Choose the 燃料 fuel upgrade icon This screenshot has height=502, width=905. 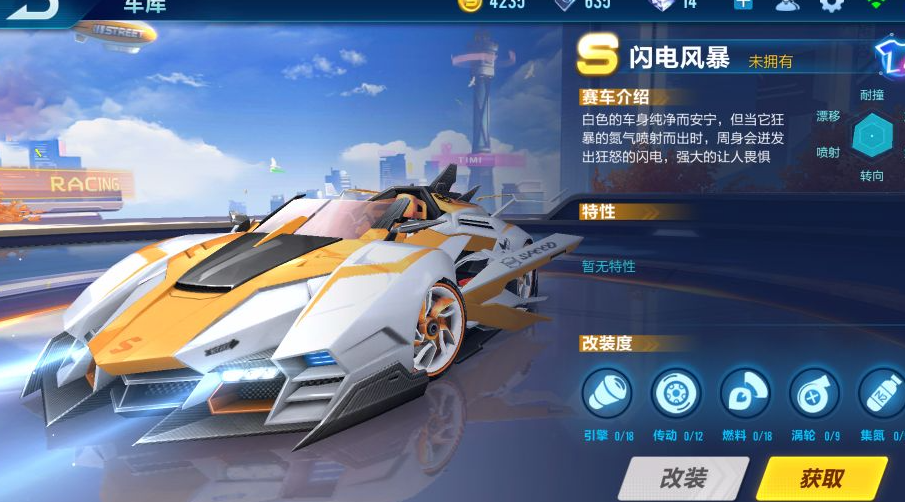pyautogui.click(x=745, y=393)
